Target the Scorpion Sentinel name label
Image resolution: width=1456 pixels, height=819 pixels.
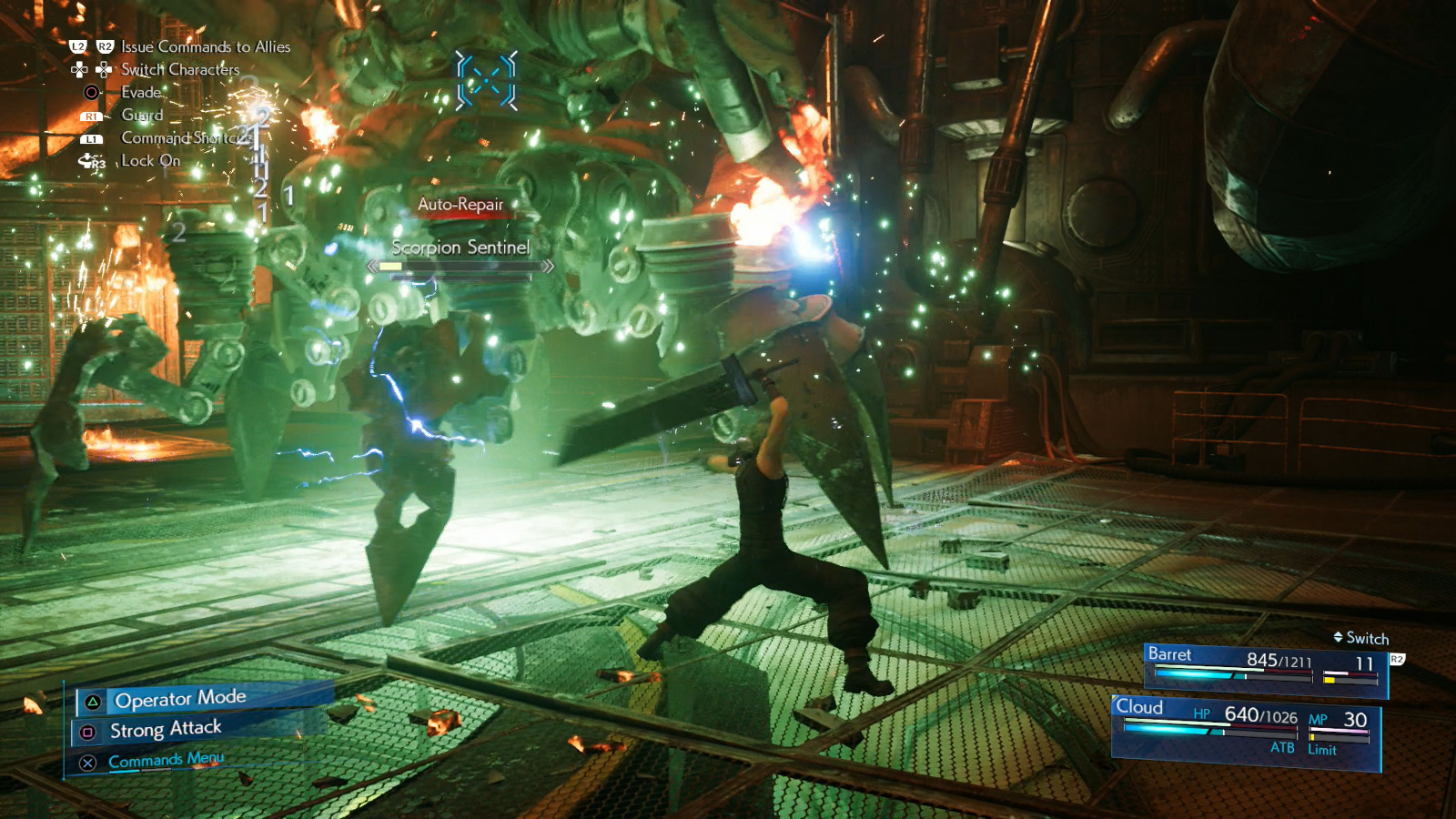click(x=460, y=247)
